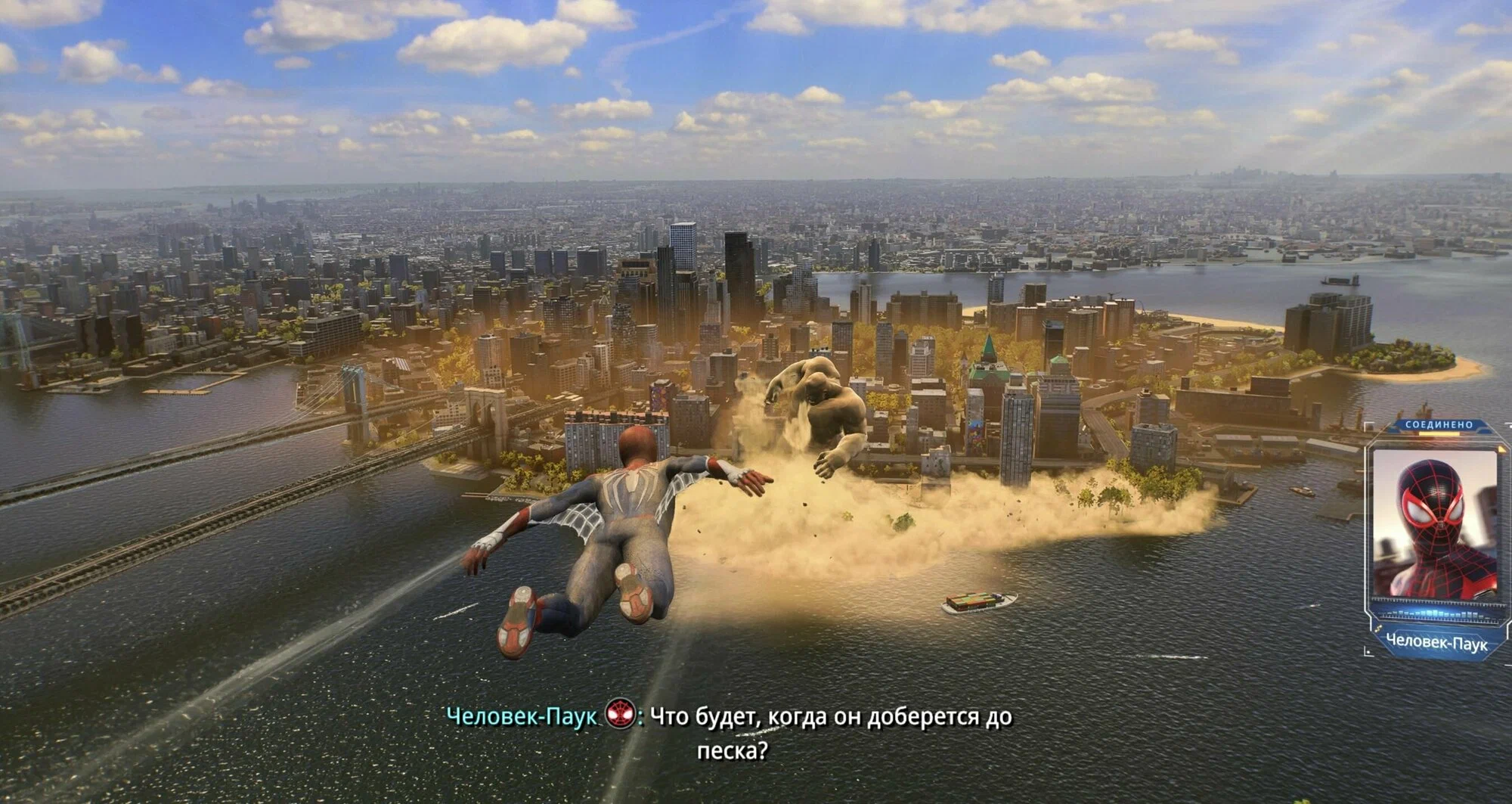The width and height of the screenshot is (1512, 804).
Task: Select the "Человек-Паук" name label
Action: (x=1436, y=641)
